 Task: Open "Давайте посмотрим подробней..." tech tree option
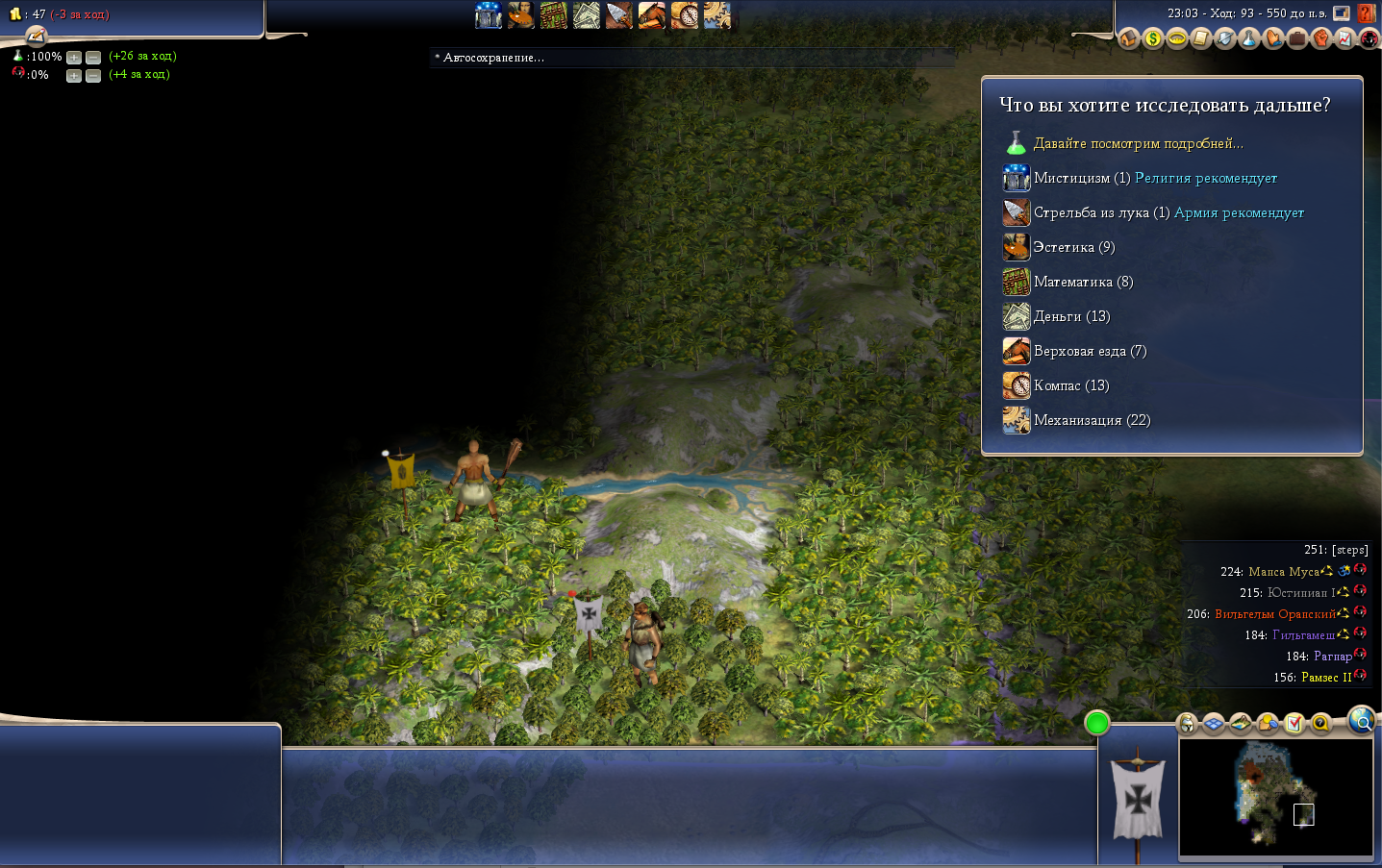(x=1138, y=143)
